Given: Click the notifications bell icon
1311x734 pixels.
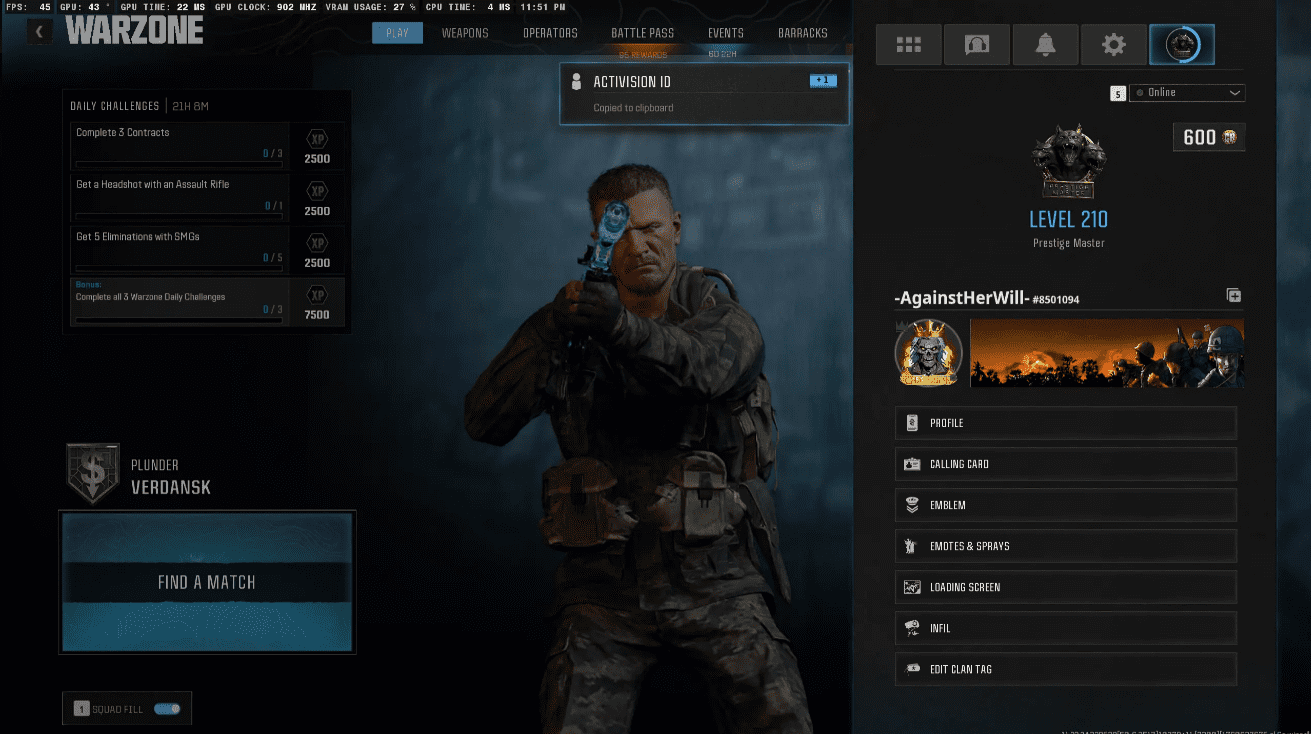Looking at the screenshot, I should (1045, 44).
